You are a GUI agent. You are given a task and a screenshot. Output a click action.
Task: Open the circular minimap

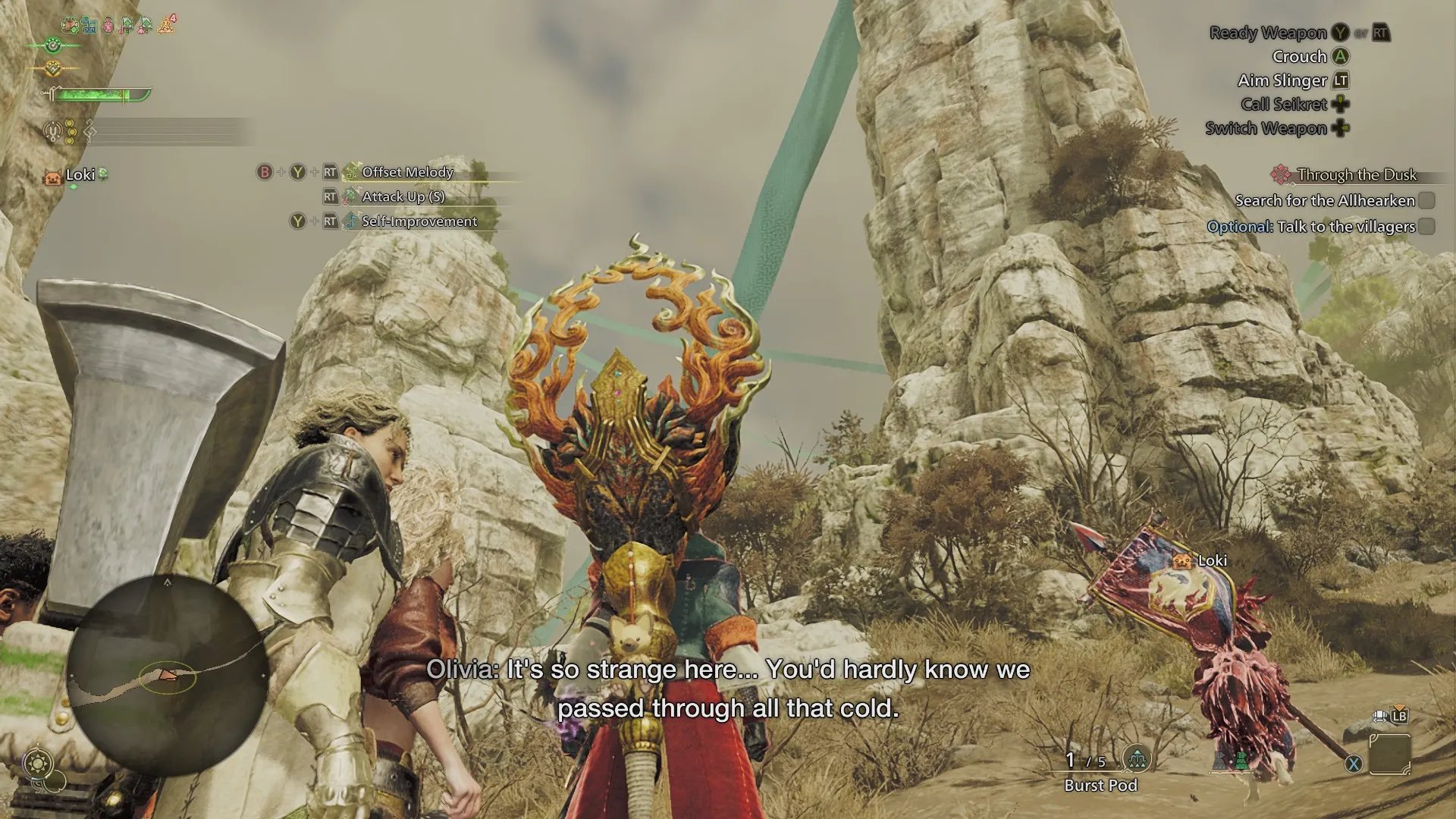[x=168, y=674]
